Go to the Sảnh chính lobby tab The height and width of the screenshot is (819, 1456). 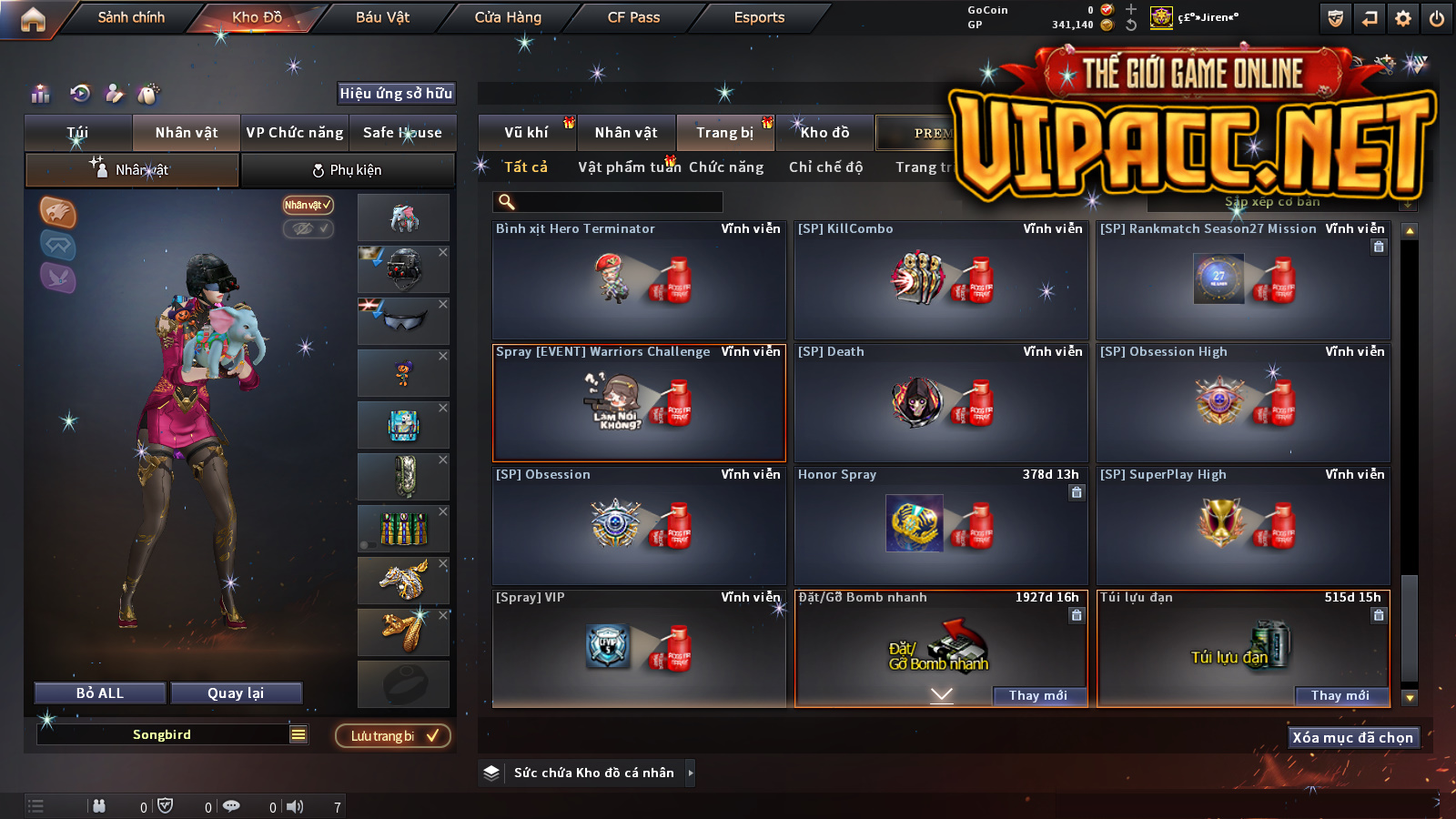pyautogui.click(x=131, y=17)
